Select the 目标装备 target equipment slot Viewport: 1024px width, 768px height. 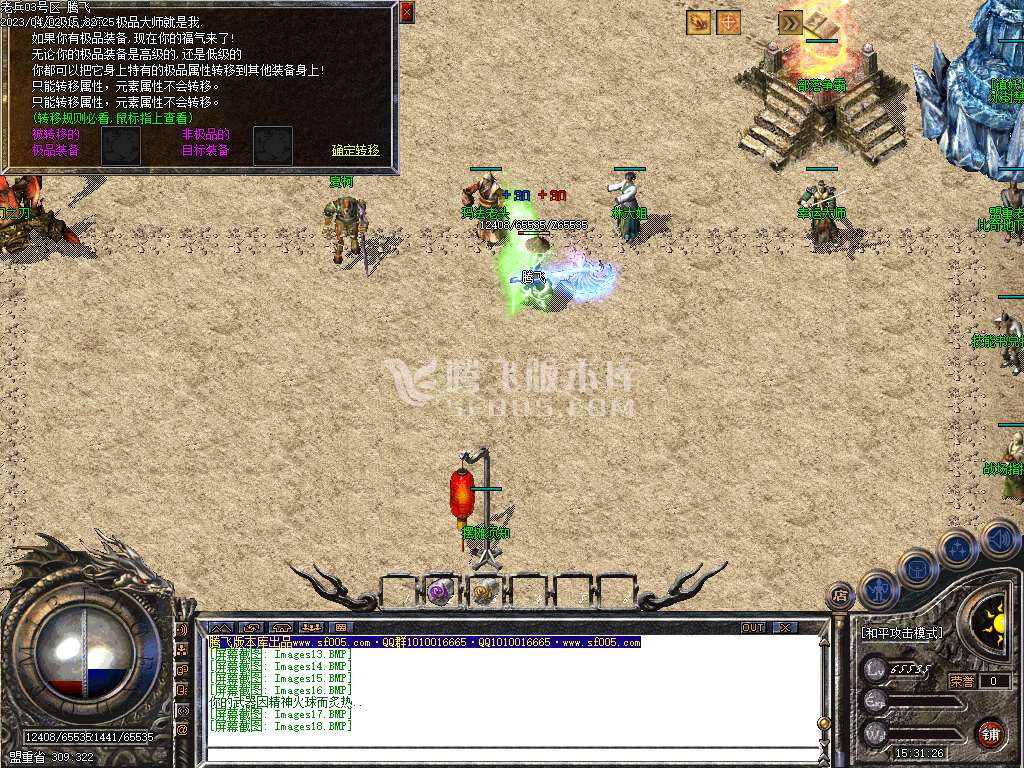[273, 146]
